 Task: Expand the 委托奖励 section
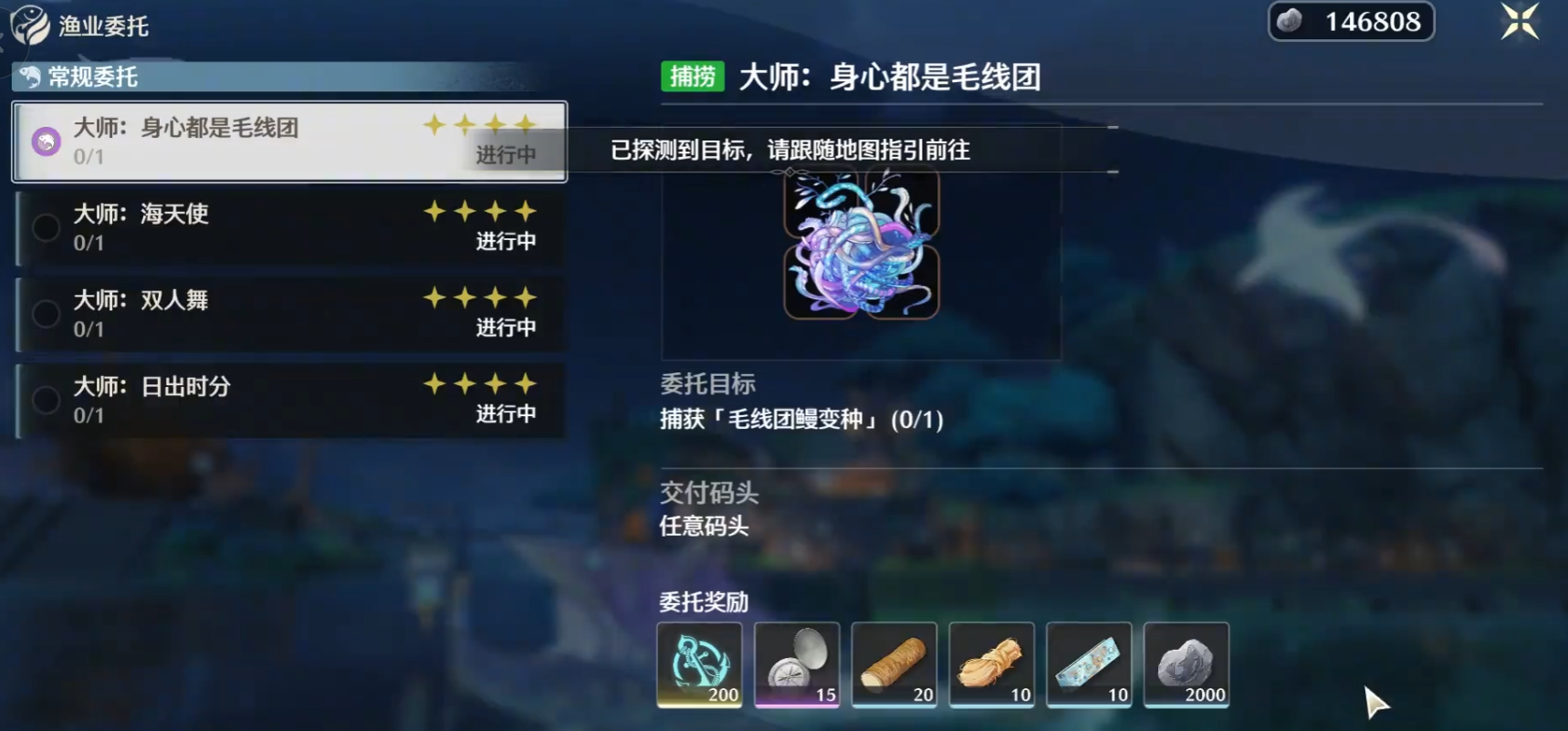pos(700,602)
